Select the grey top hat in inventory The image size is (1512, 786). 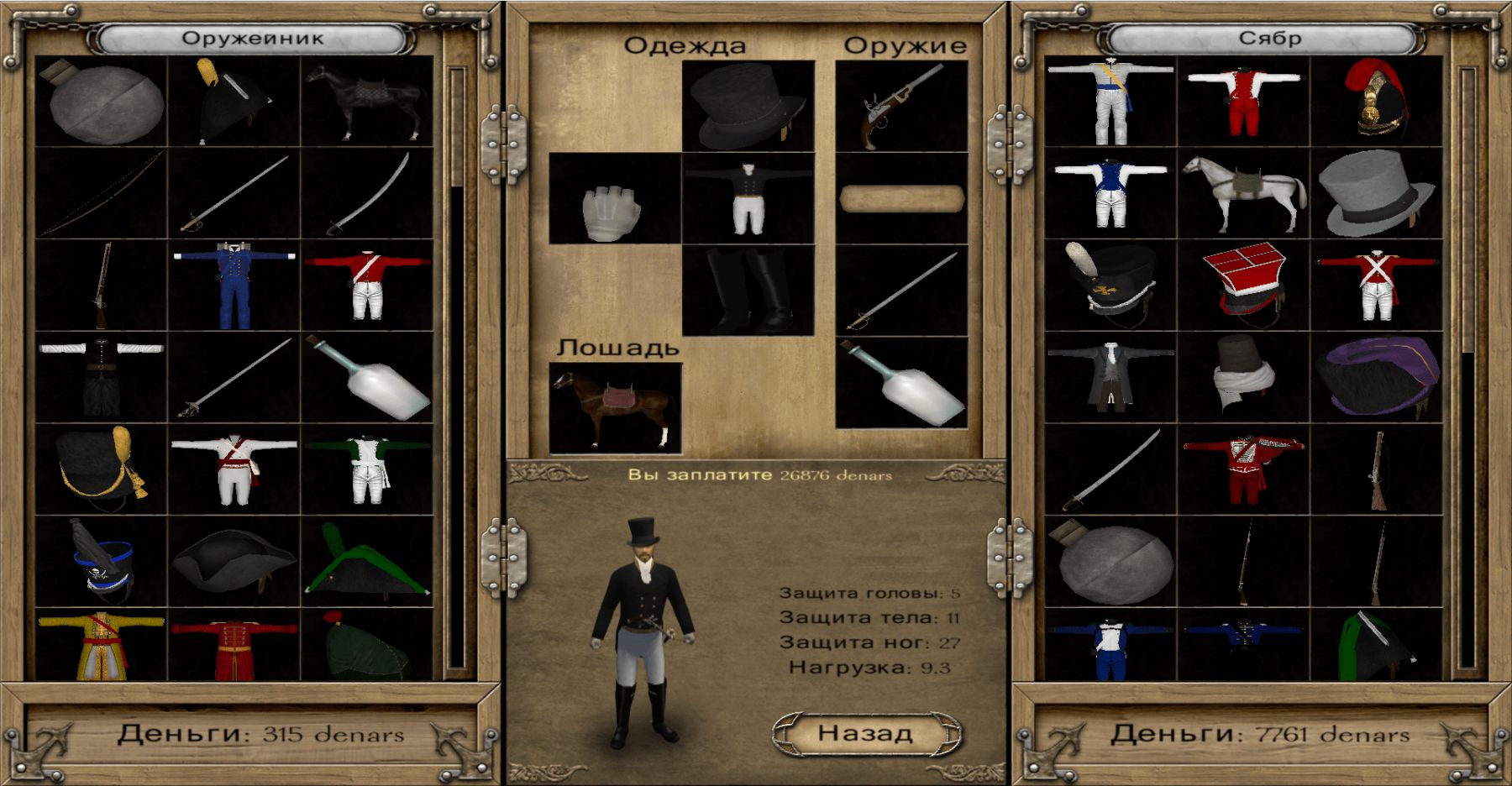tap(1376, 195)
